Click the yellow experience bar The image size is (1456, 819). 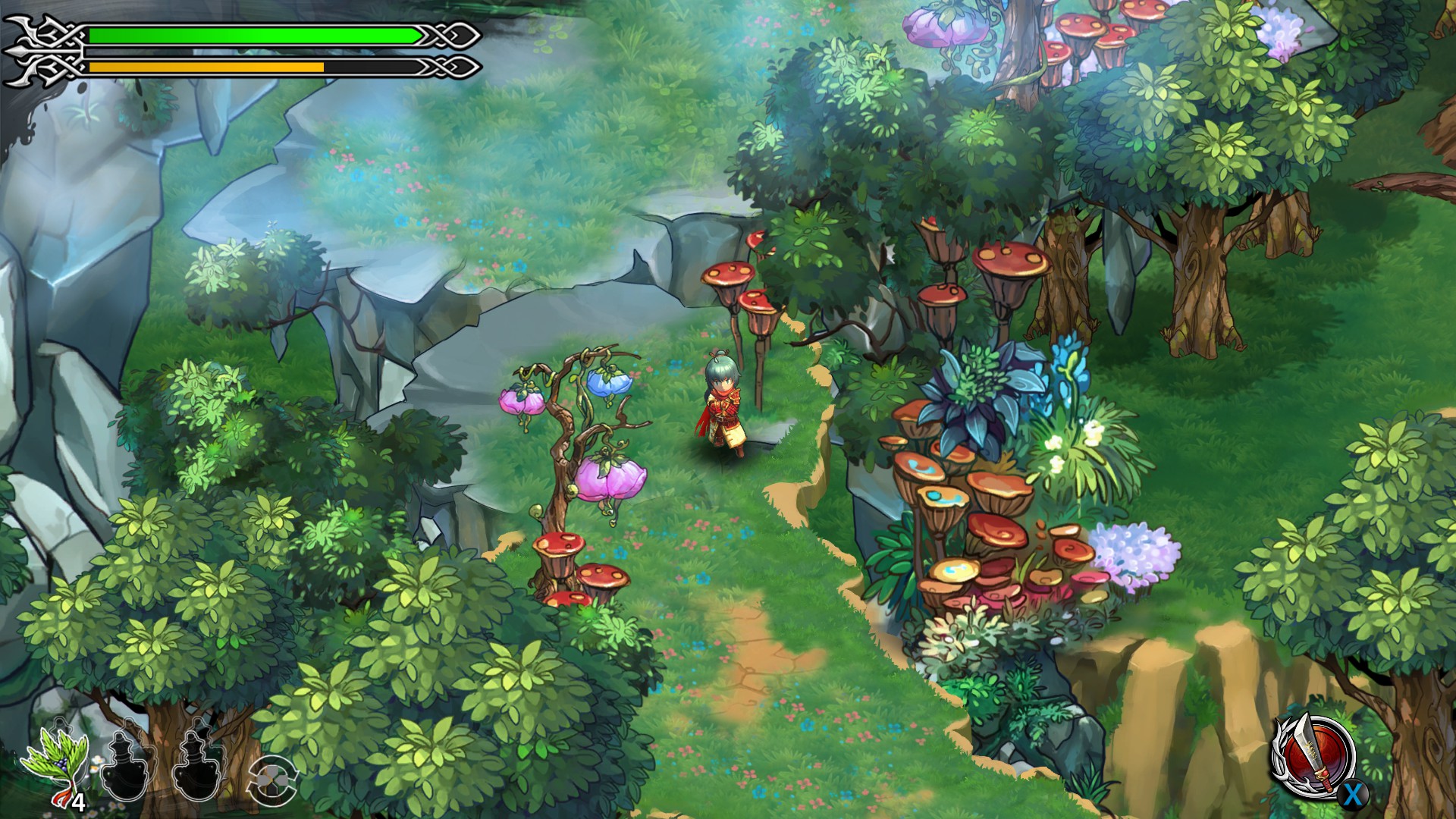point(205,68)
